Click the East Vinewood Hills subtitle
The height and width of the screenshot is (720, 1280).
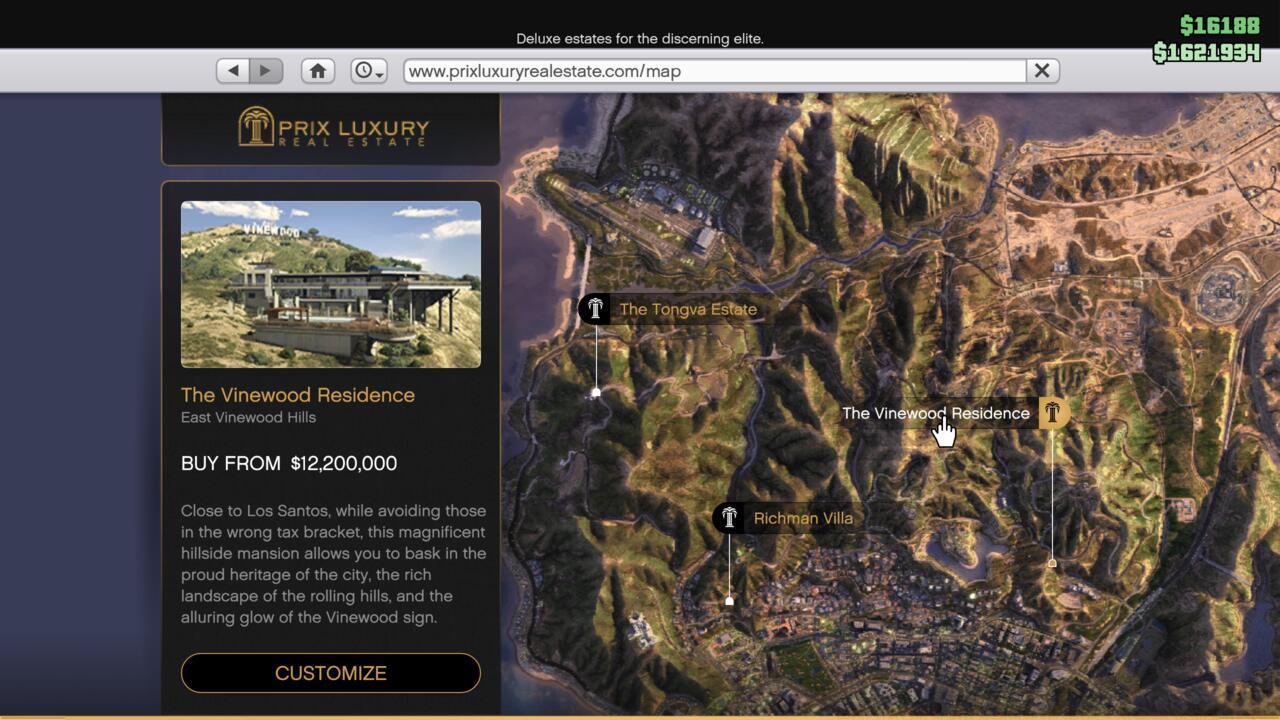248,417
